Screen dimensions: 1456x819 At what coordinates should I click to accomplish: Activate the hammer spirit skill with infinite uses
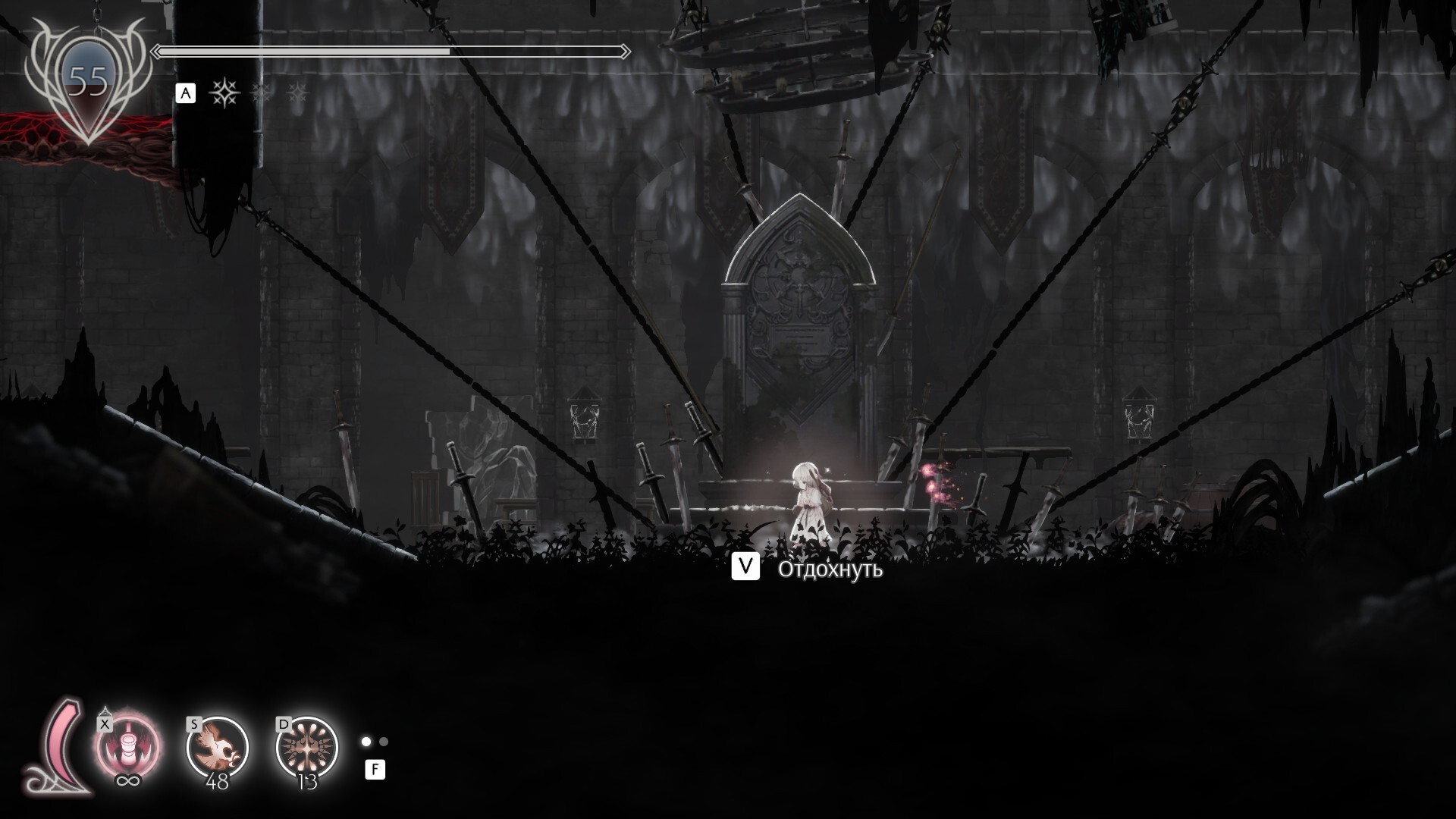click(x=127, y=748)
